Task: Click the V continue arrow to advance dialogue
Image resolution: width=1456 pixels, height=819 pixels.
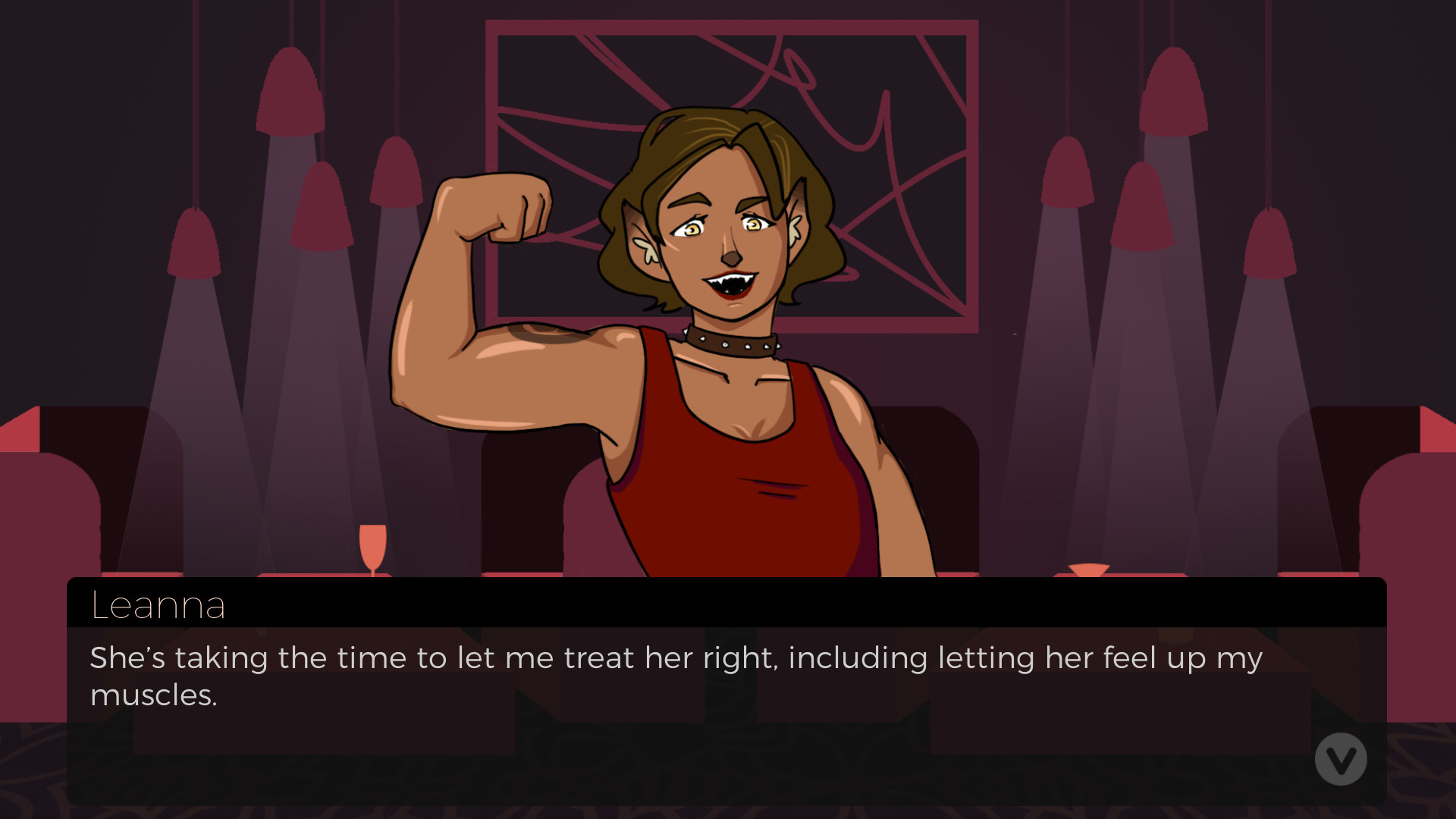Action: (x=1341, y=758)
